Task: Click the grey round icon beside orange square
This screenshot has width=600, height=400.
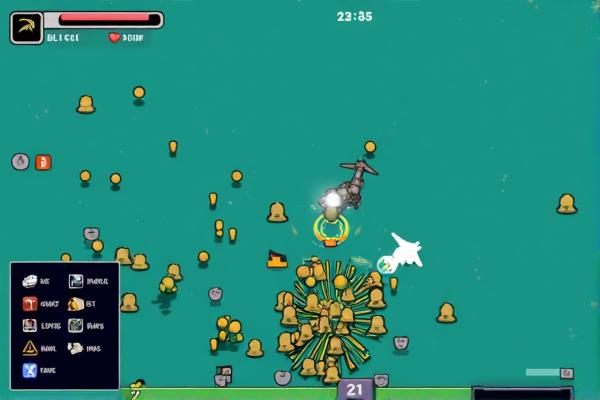Action: pos(20,162)
